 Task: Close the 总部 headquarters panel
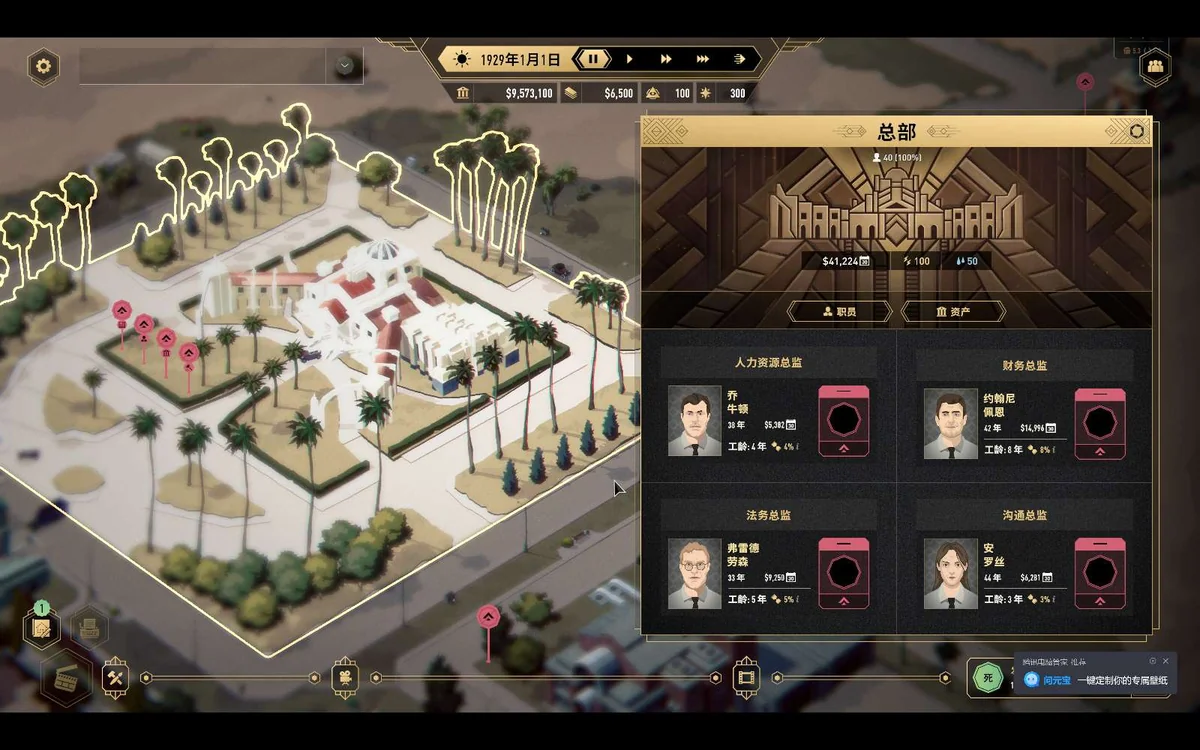[1136, 131]
